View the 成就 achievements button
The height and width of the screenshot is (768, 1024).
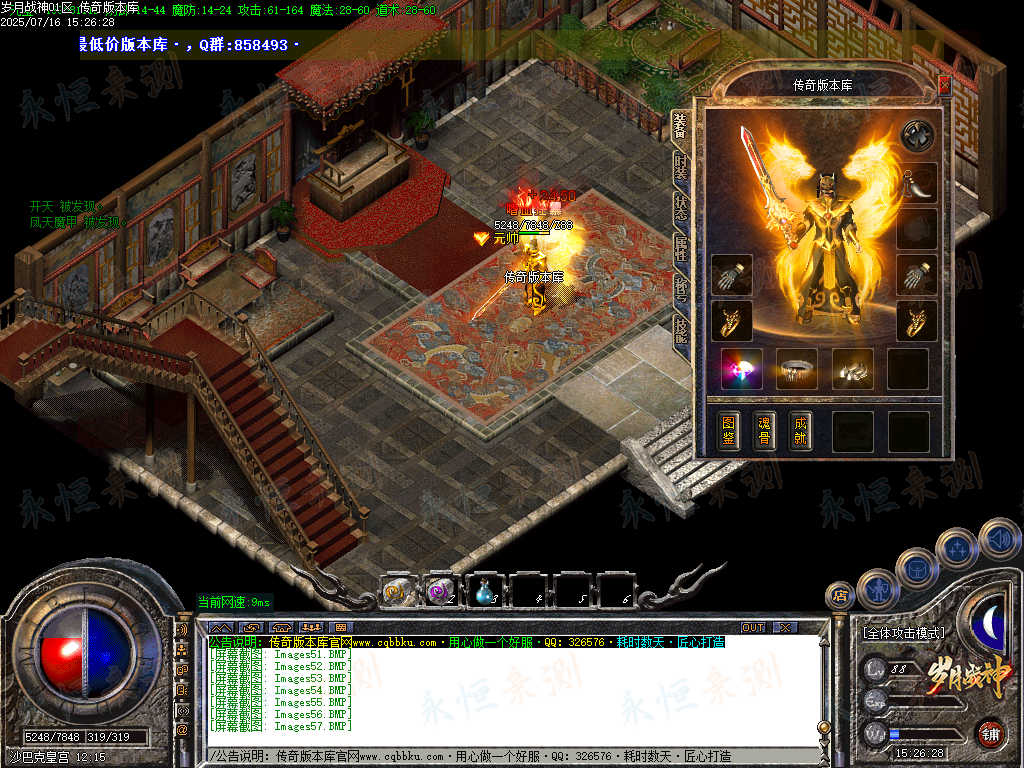click(x=800, y=431)
